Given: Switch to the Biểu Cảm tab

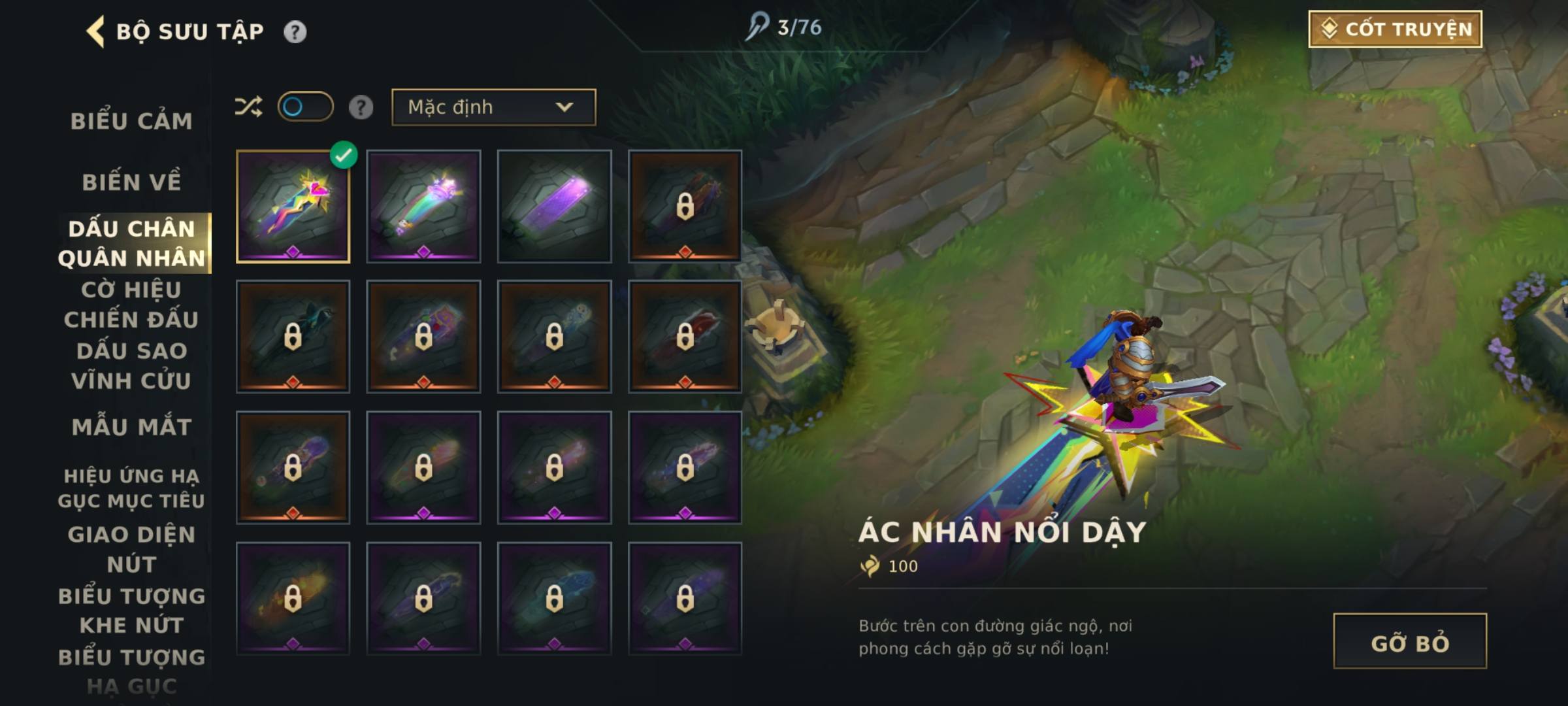Looking at the screenshot, I should tap(131, 121).
